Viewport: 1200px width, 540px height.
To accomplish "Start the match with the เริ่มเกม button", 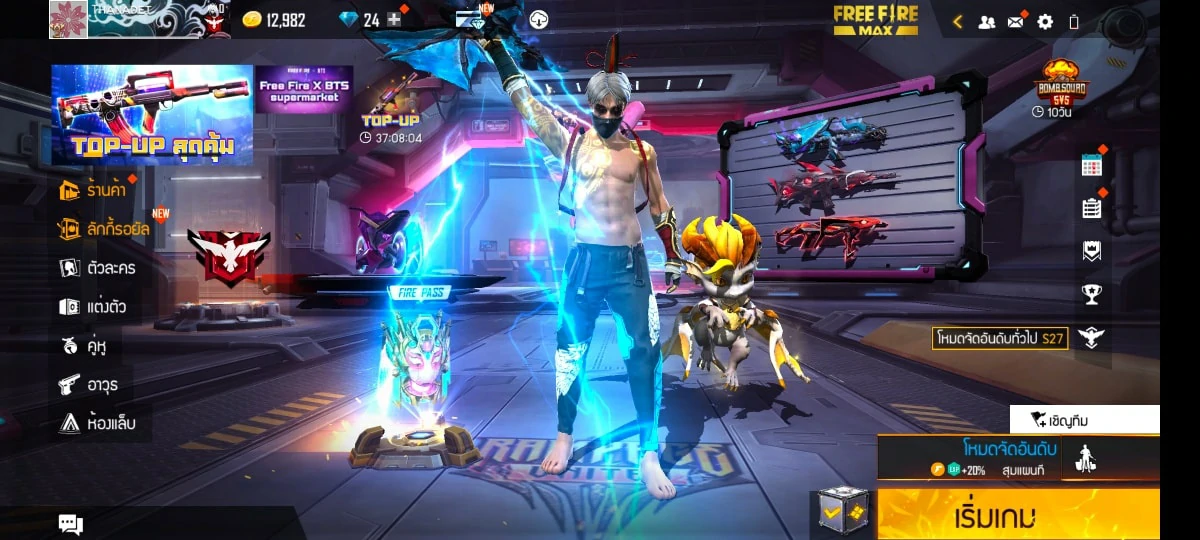I will pyautogui.click(x=1018, y=516).
